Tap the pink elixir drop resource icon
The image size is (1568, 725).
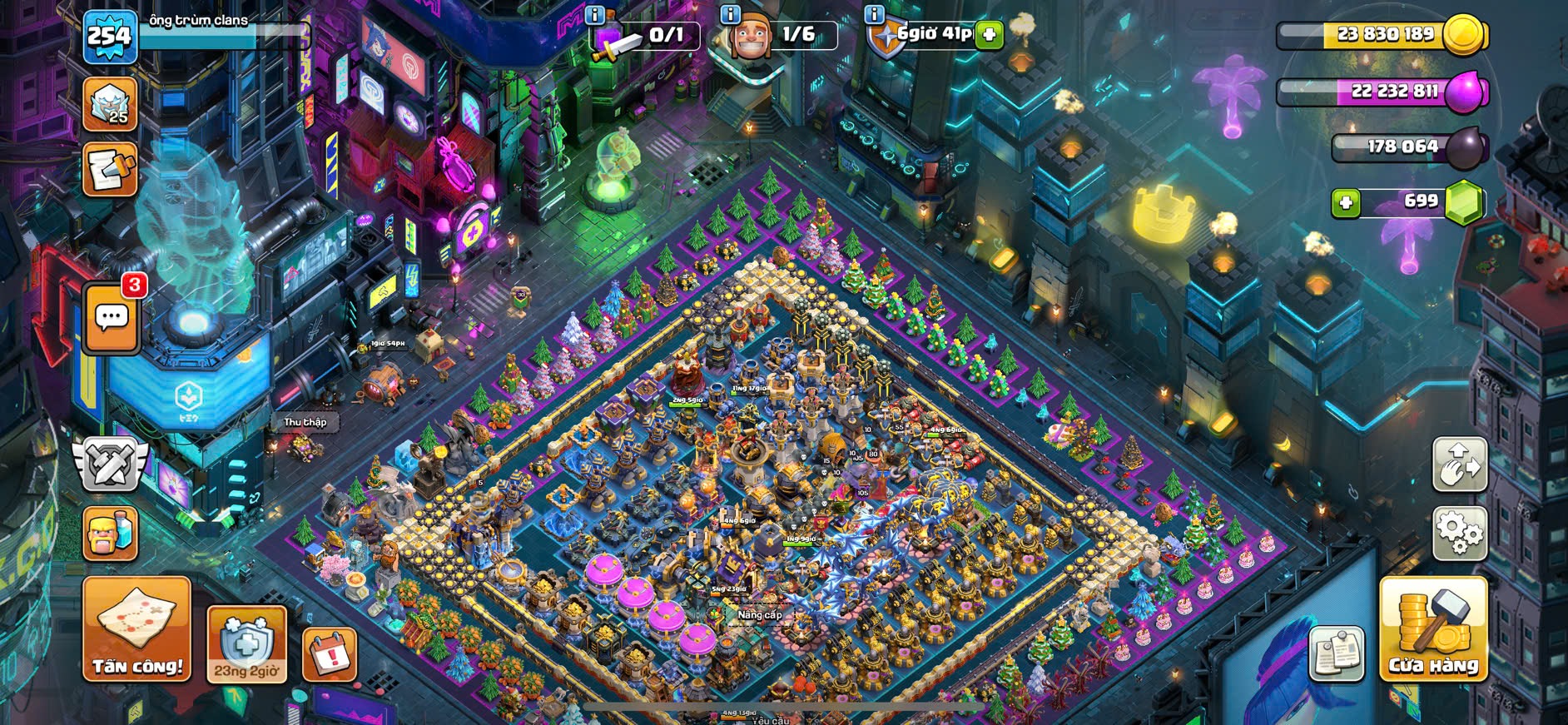coord(1464,92)
